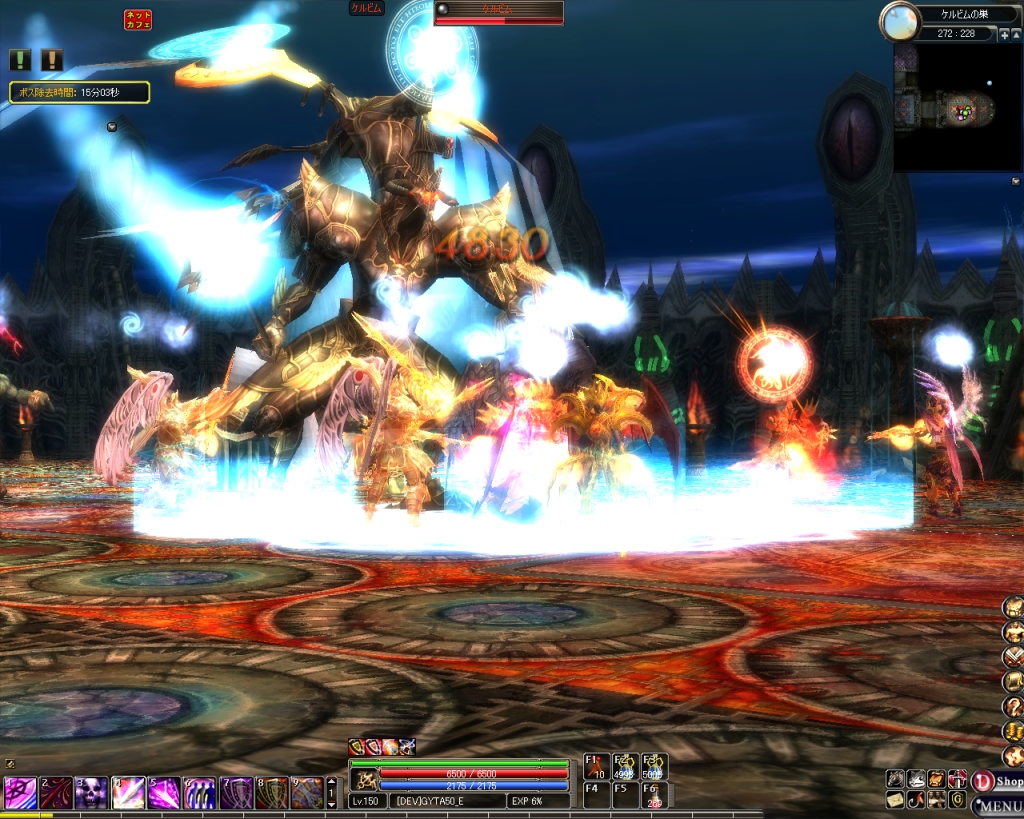Open the gold coins icon
Screen dimensions: 1024x819
click(x=1013, y=731)
